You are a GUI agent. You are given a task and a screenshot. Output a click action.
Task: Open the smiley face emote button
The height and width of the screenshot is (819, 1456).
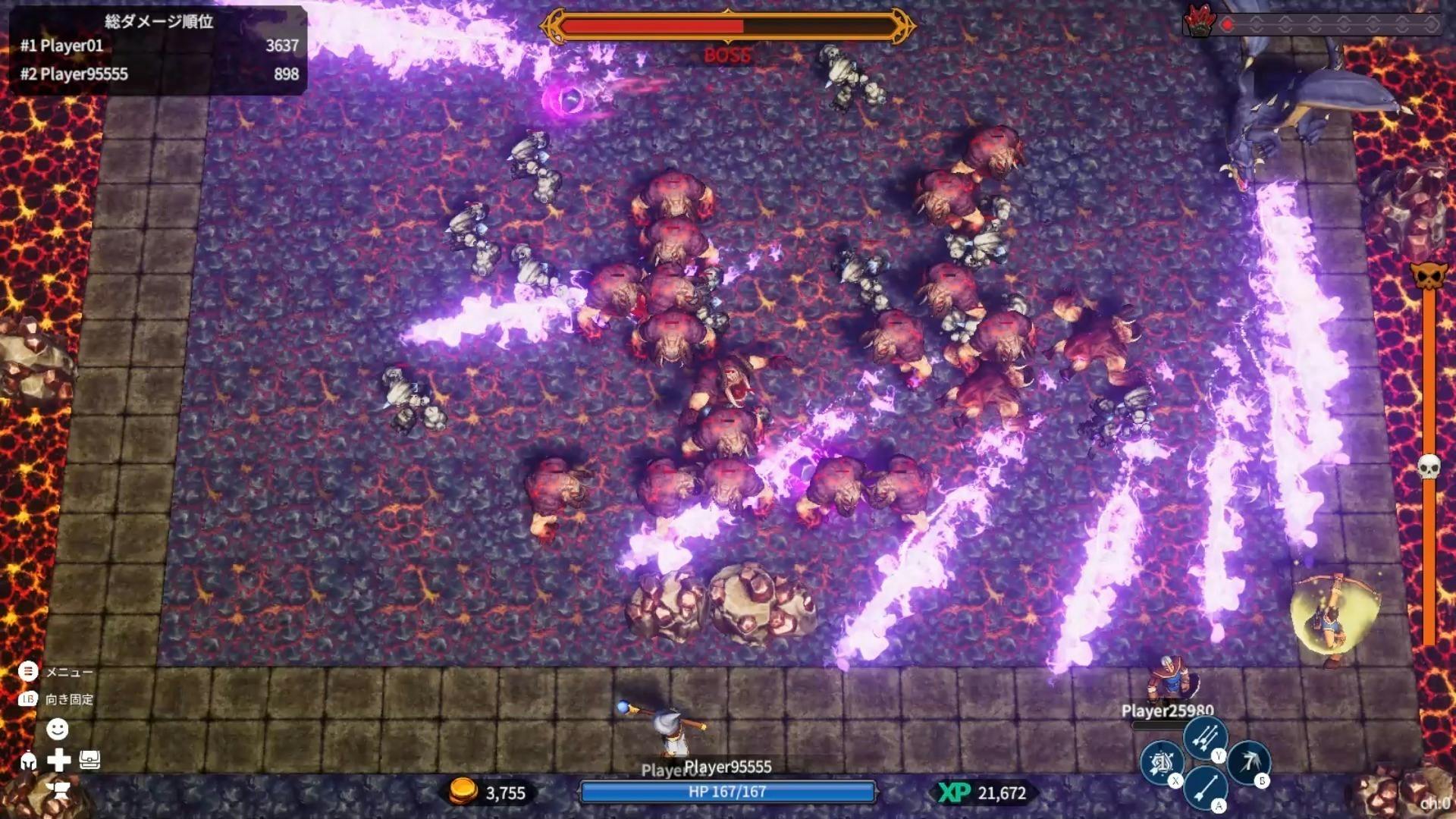click(58, 730)
